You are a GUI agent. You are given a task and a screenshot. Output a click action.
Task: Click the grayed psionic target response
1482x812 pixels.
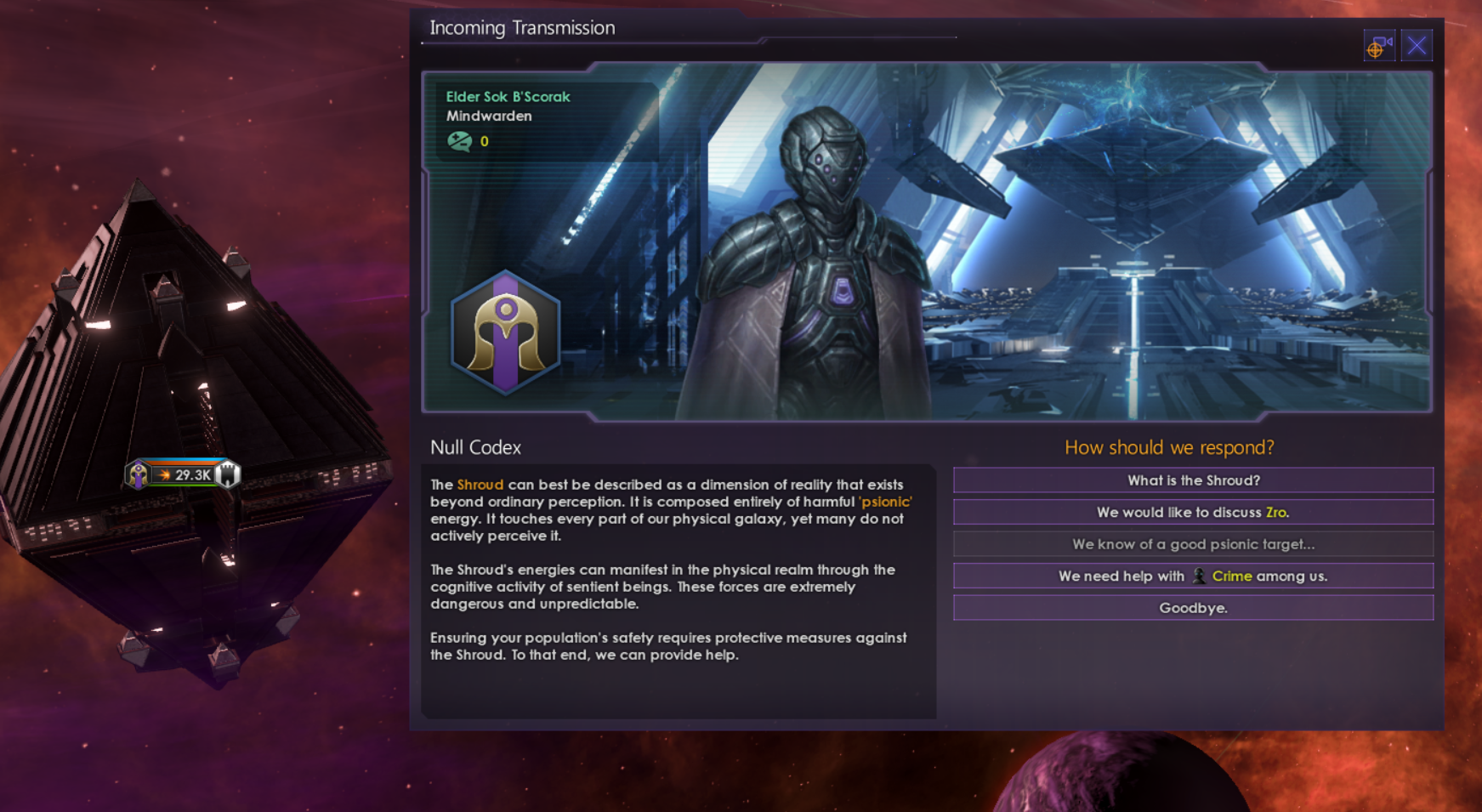(1192, 543)
